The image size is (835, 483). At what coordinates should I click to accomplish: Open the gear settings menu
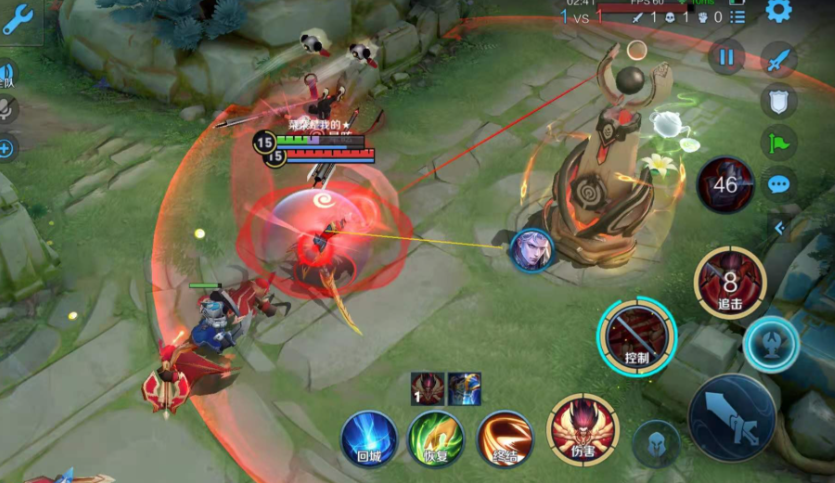pos(778,11)
